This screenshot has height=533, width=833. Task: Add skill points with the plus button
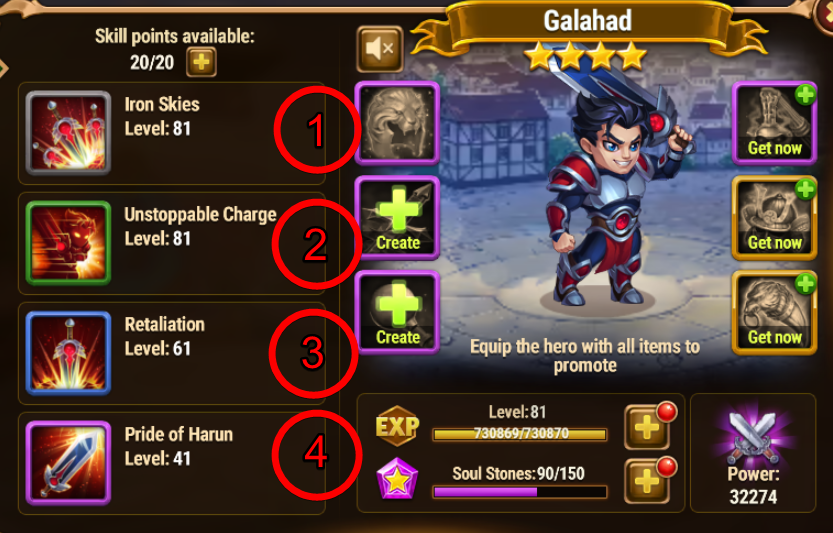pos(202,63)
